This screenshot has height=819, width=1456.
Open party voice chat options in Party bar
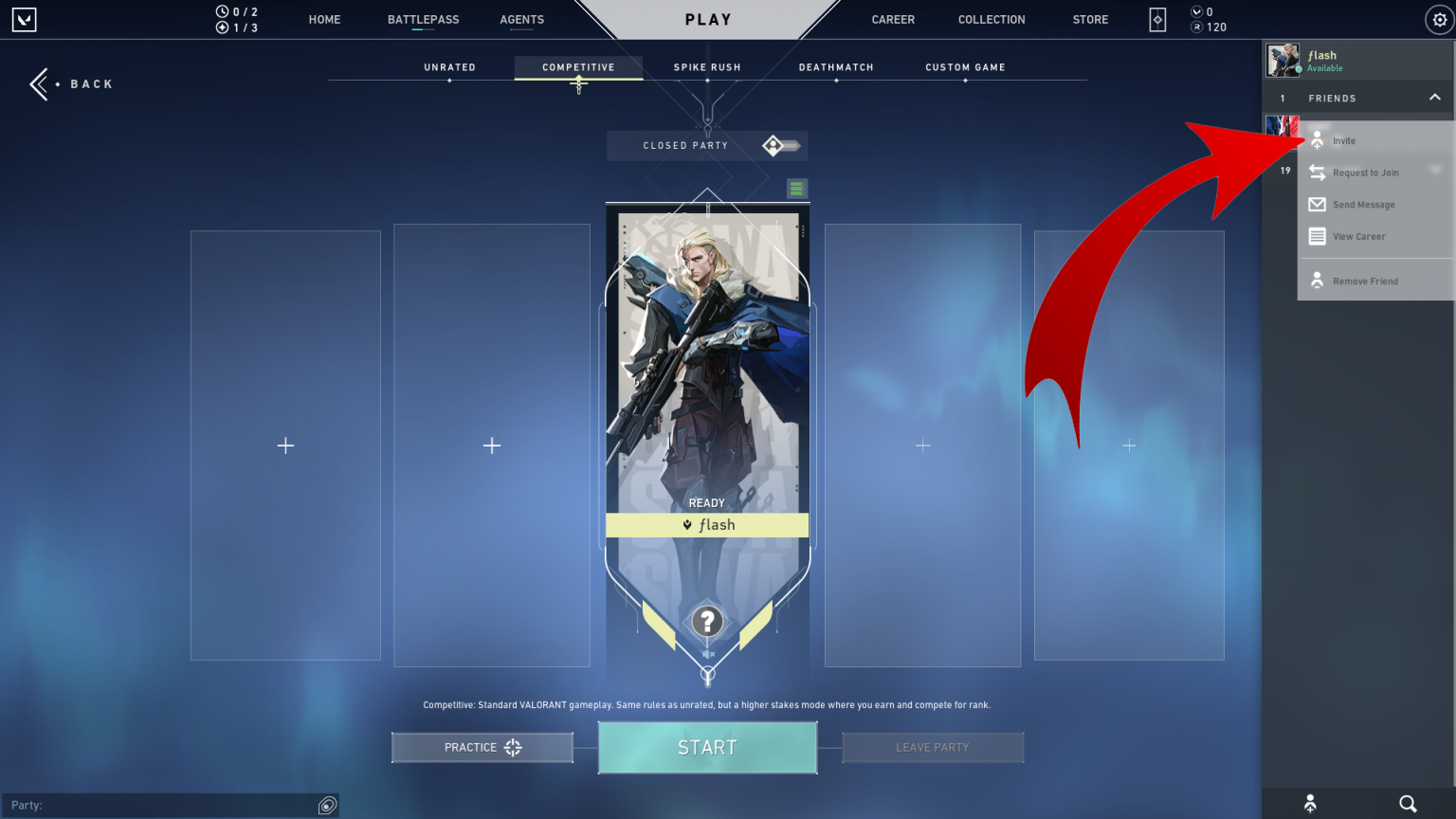tap(327, 805)
